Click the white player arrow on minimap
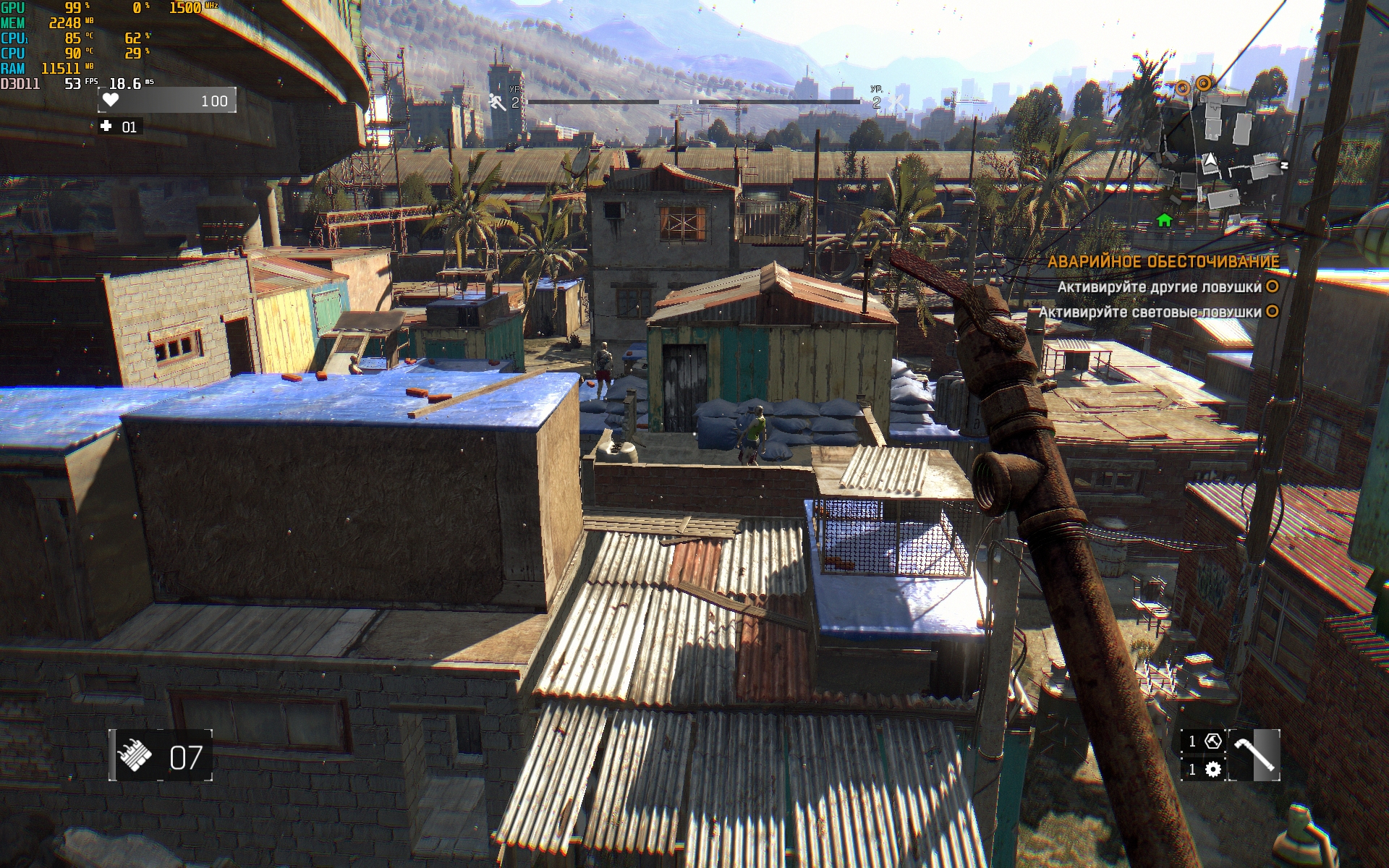1389x868 pixels. click(1210, 162)
